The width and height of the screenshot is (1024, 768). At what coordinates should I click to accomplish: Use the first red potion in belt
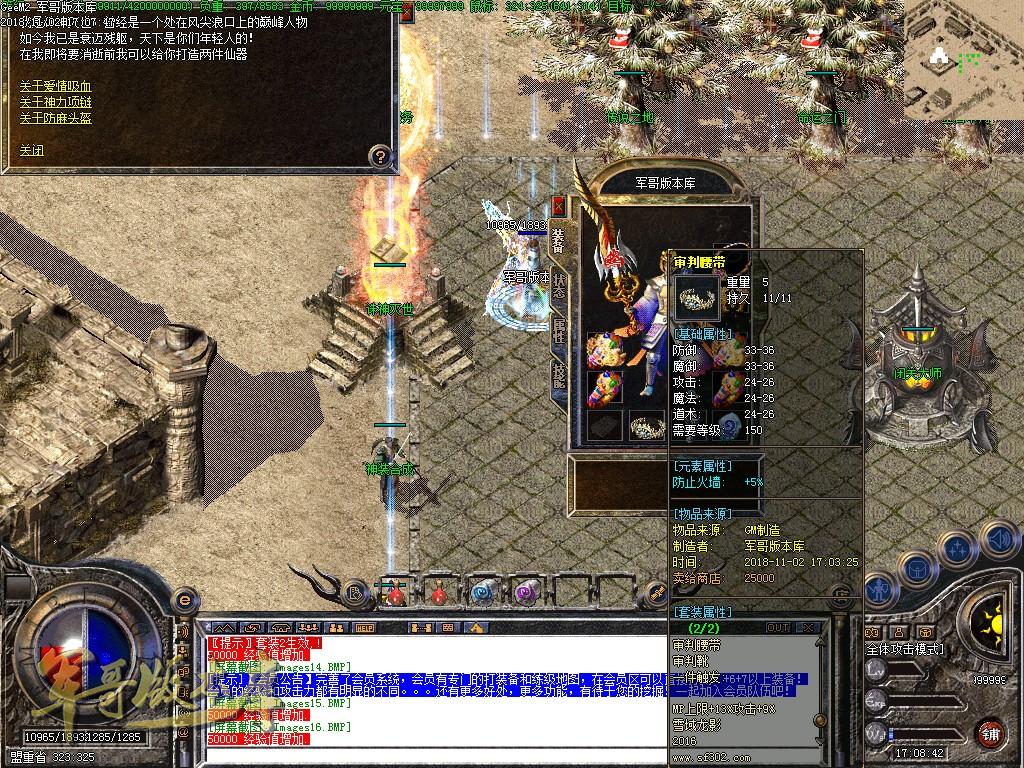point(397,593)
